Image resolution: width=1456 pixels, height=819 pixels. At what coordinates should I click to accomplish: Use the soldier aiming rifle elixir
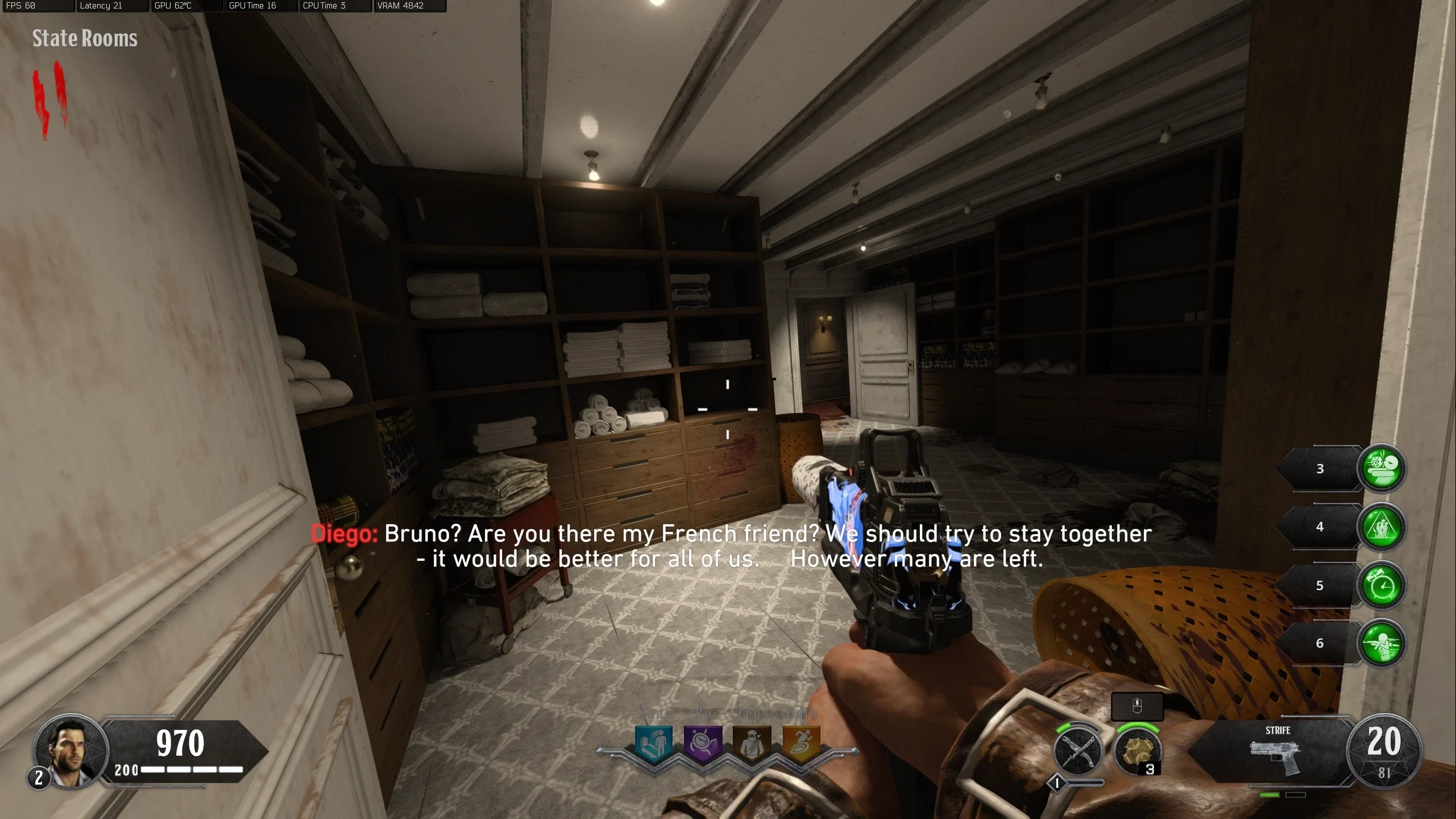click(1382, 643)
